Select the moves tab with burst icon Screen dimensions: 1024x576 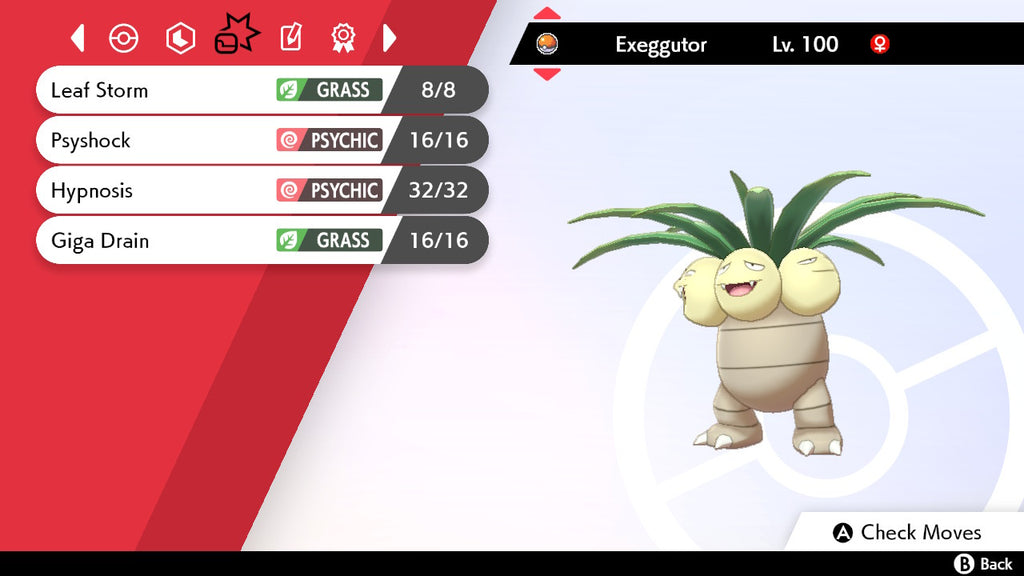click(236, 38)
